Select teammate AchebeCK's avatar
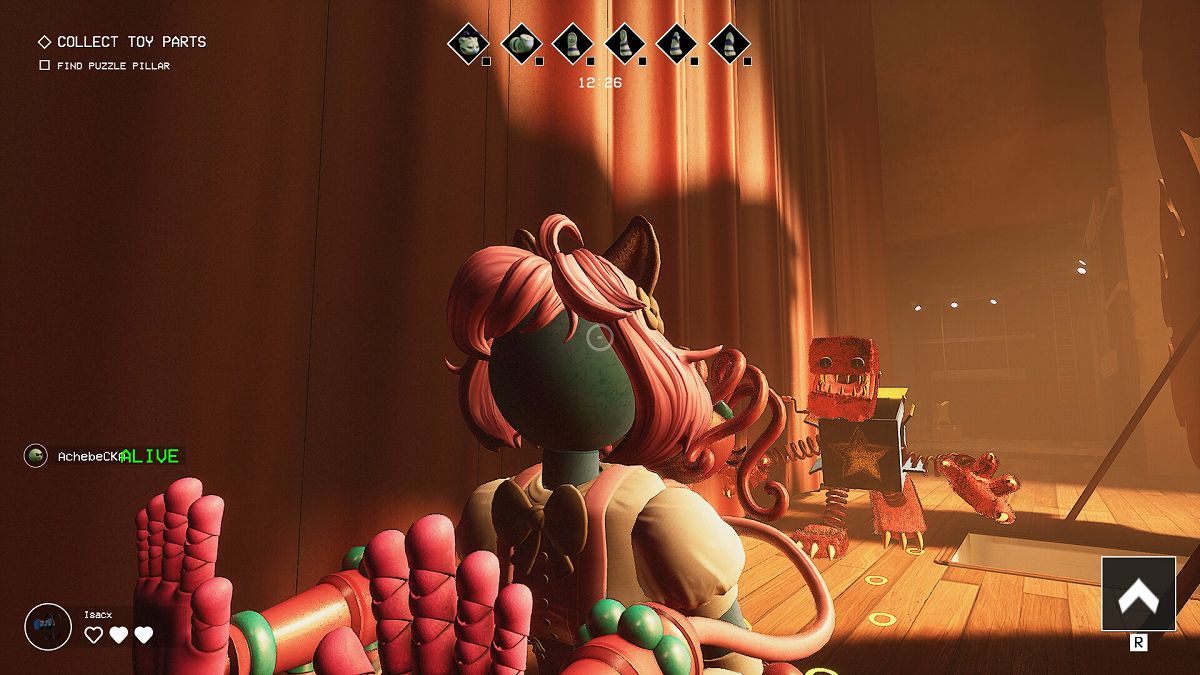This screenshot has height=675, width=1200. coord(36,456)
